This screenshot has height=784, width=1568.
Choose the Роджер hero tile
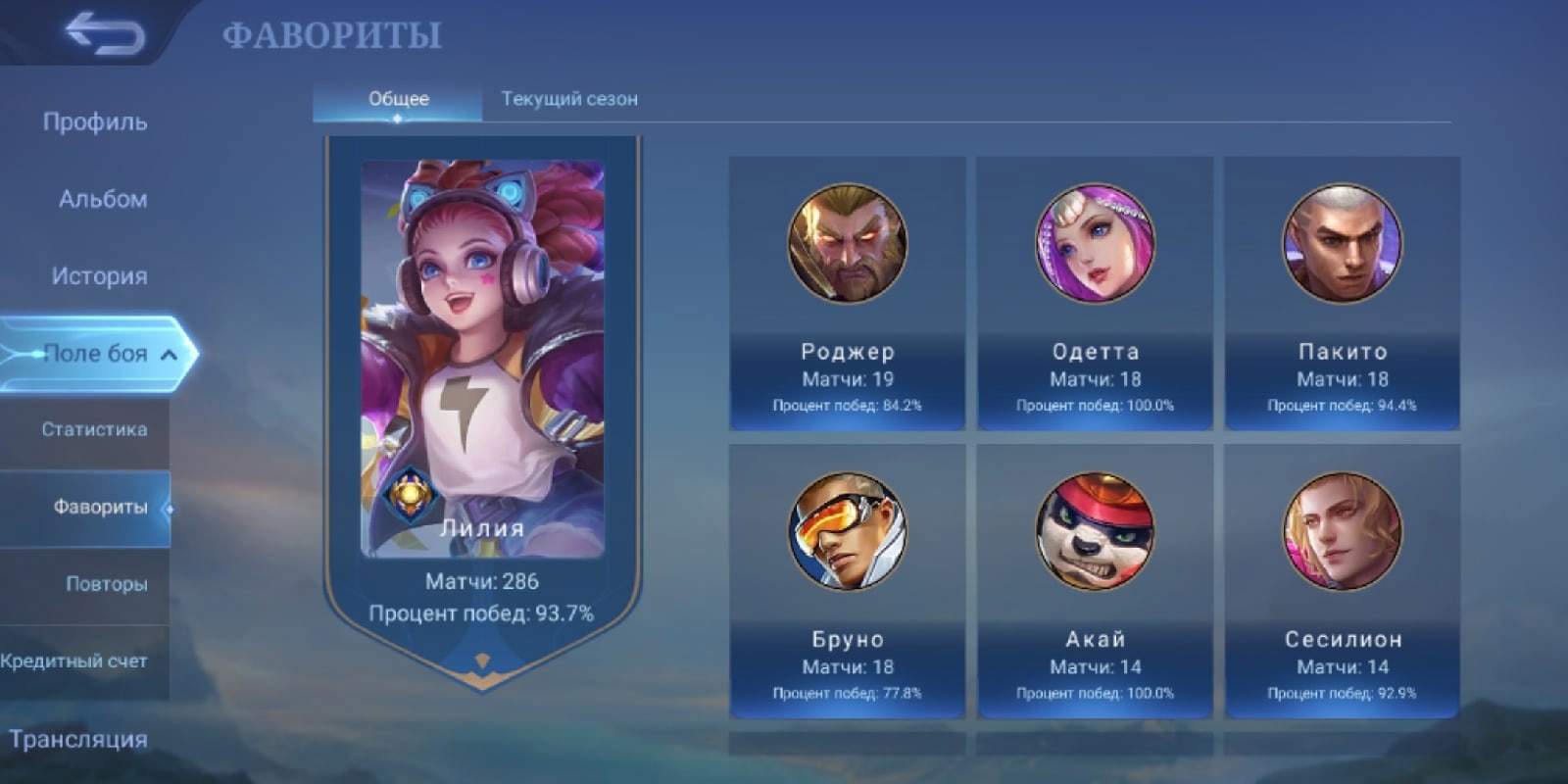(848, 294)
